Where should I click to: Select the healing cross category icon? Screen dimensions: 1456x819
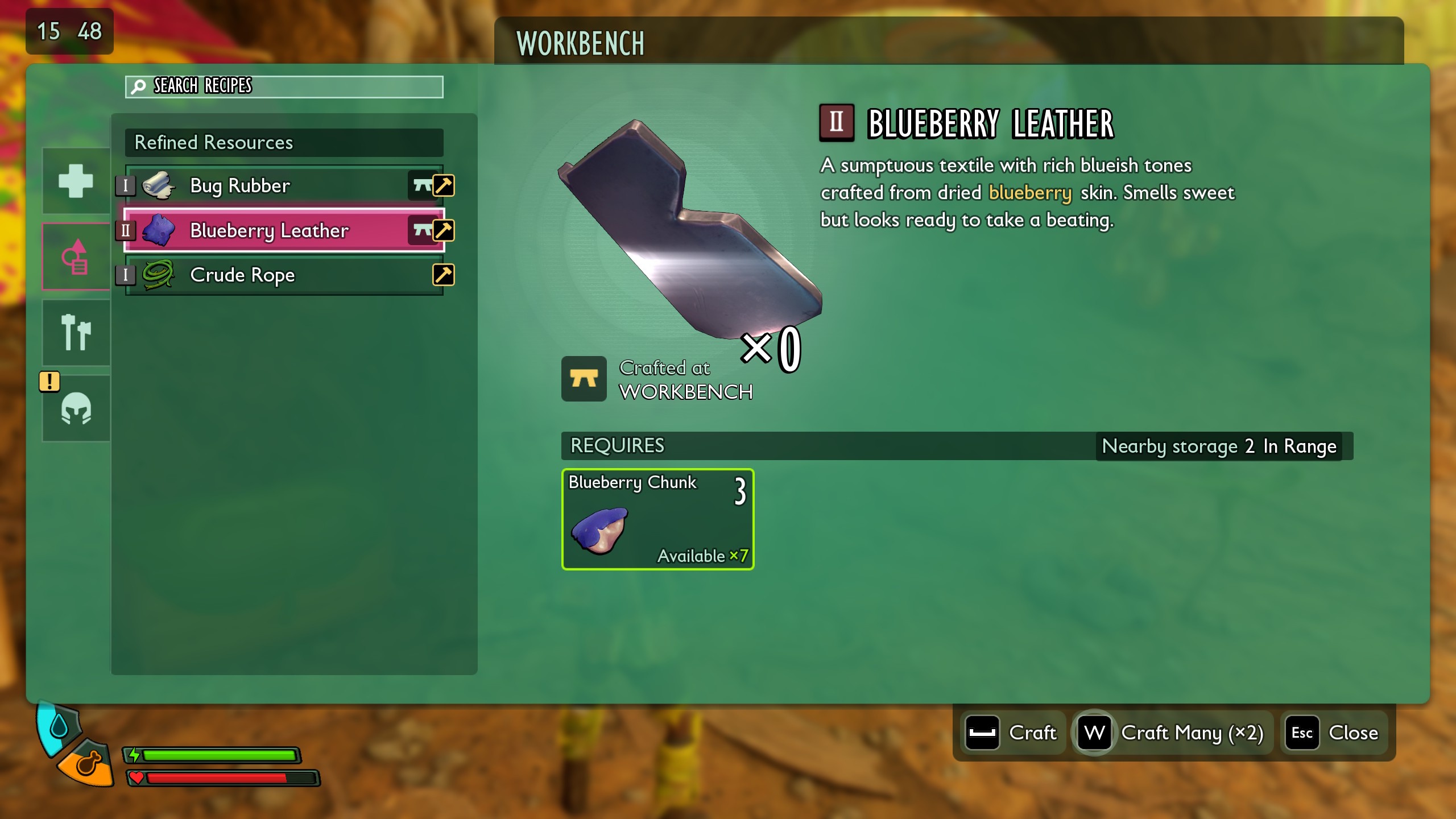[76, 181]
